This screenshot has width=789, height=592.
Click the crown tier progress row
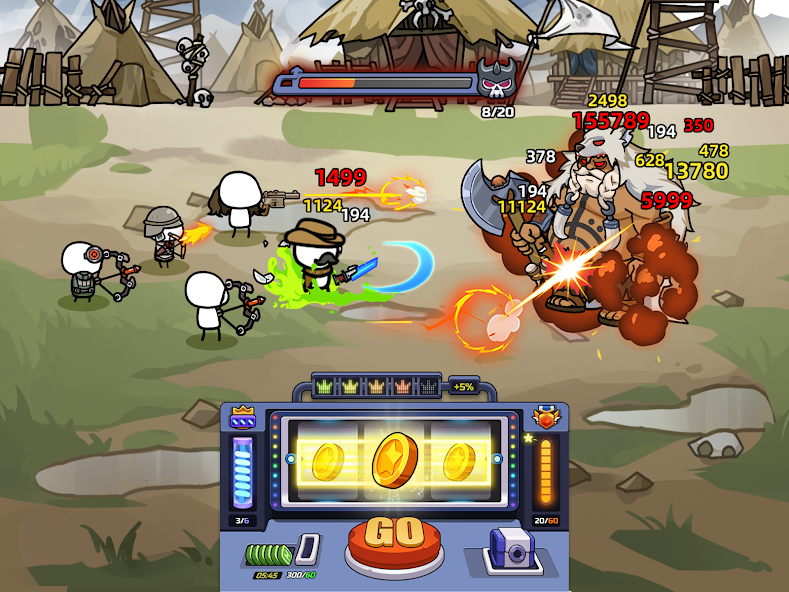point(376,386)
